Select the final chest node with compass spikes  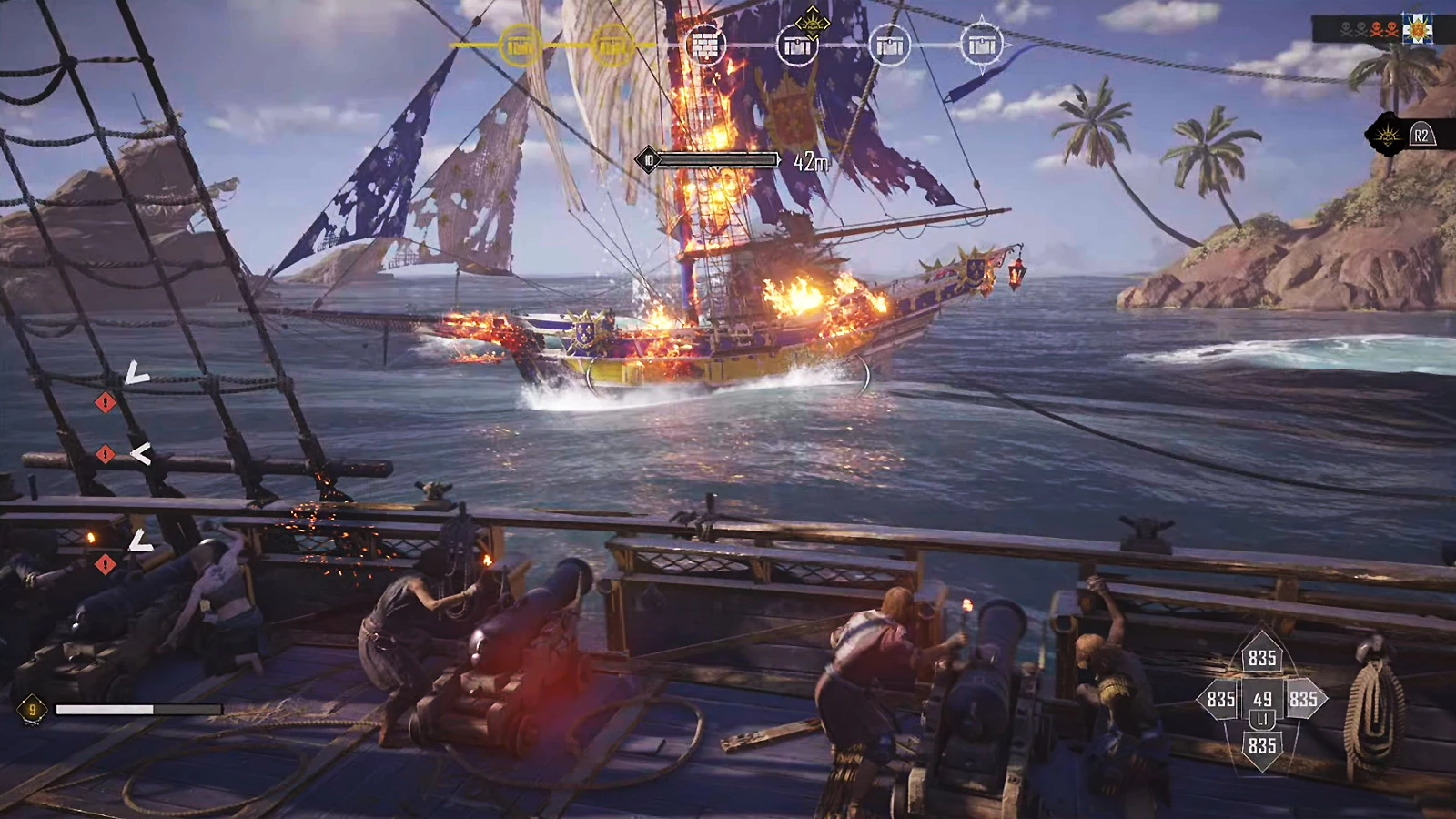(x=981, y=44)
